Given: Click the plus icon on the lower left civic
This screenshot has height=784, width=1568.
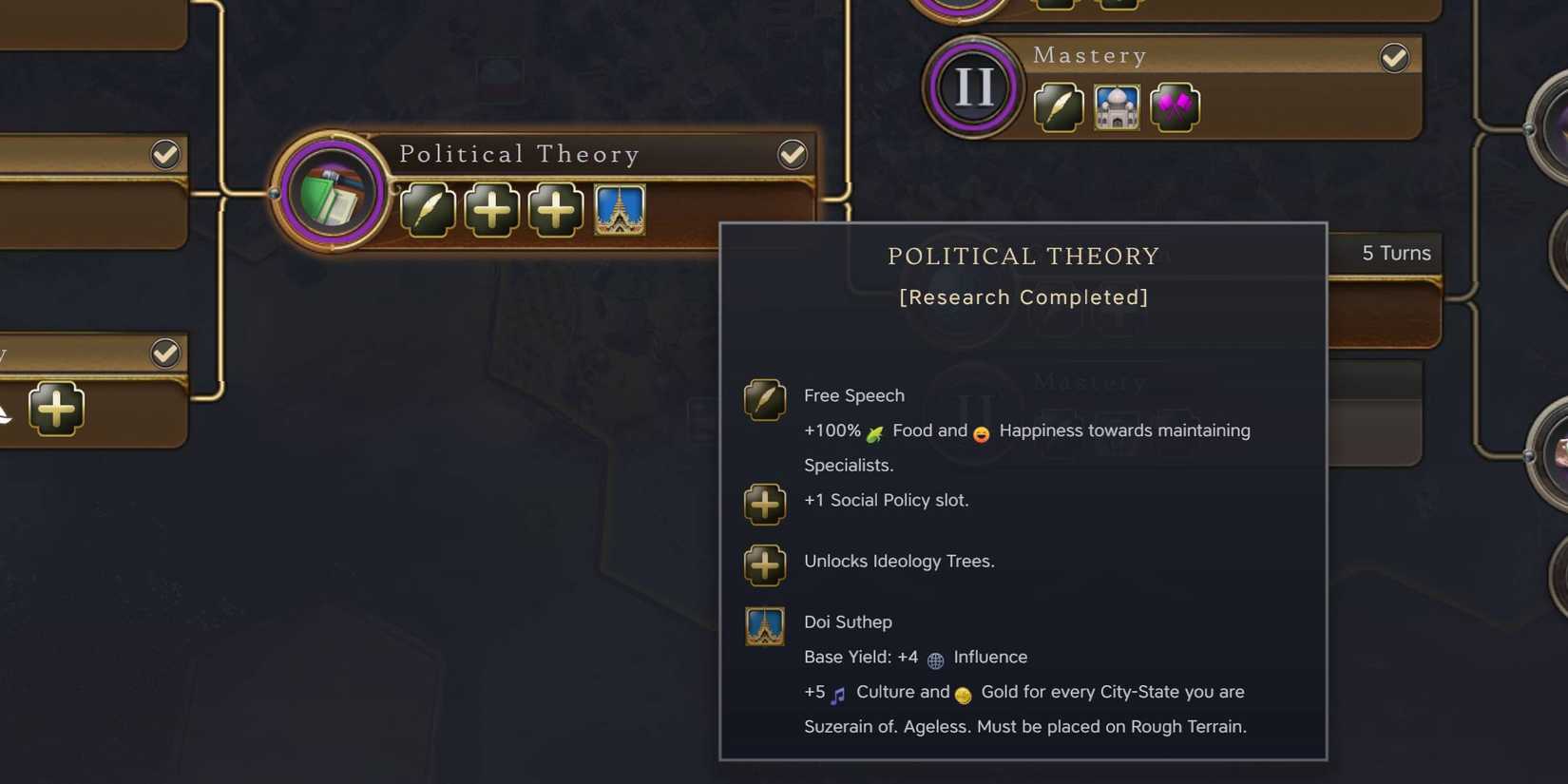Looking at the screenshot, I should point(56,411).
